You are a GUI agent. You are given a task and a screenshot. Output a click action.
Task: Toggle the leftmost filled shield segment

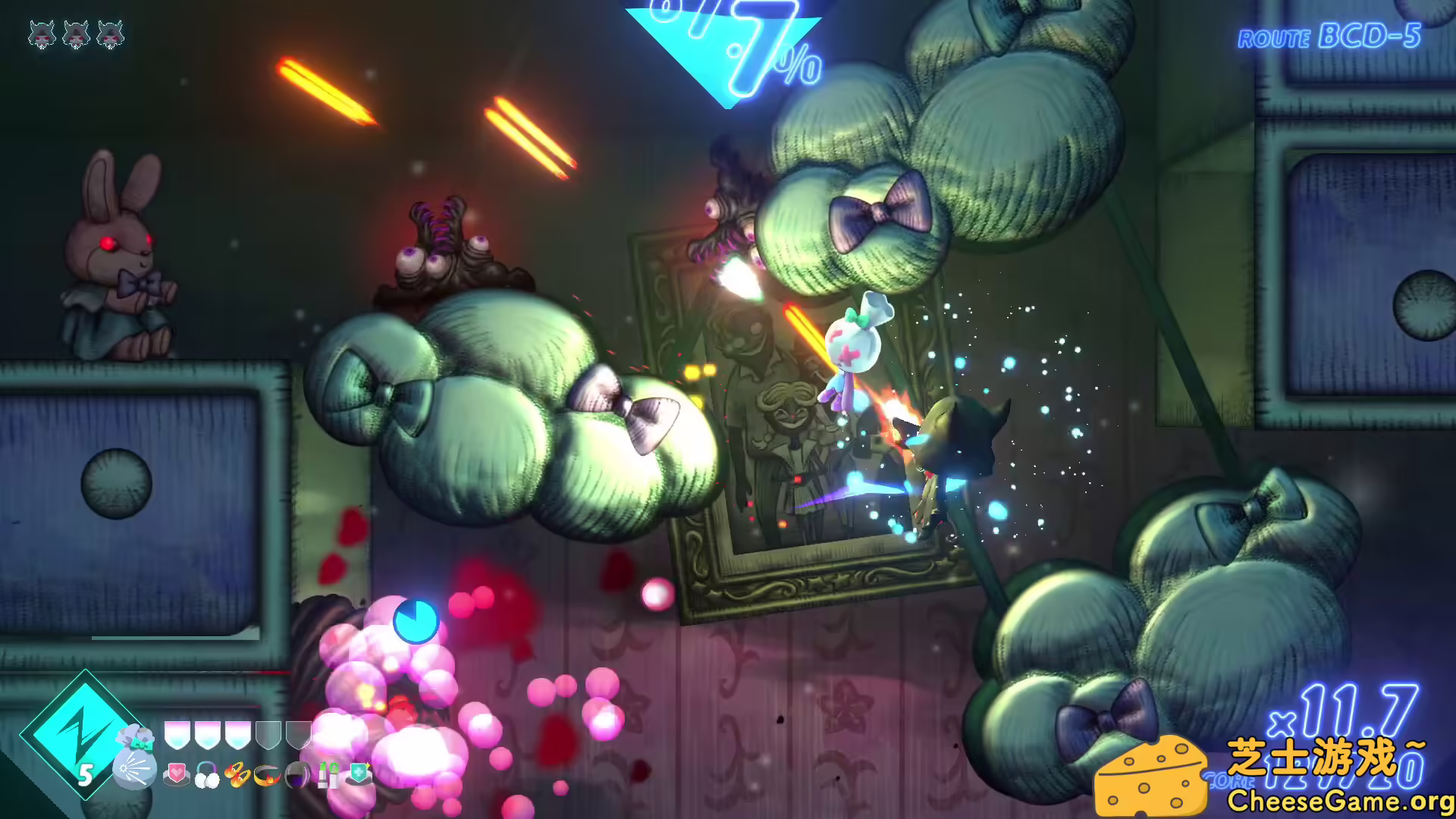coord(178,734)
